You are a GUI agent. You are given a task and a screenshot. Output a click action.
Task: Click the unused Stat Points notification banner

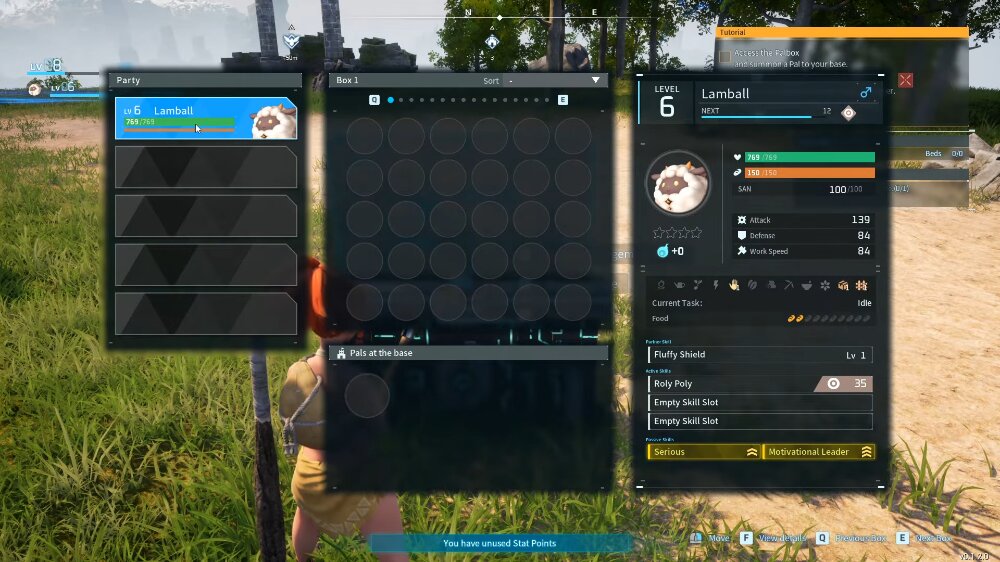[500, 543]
